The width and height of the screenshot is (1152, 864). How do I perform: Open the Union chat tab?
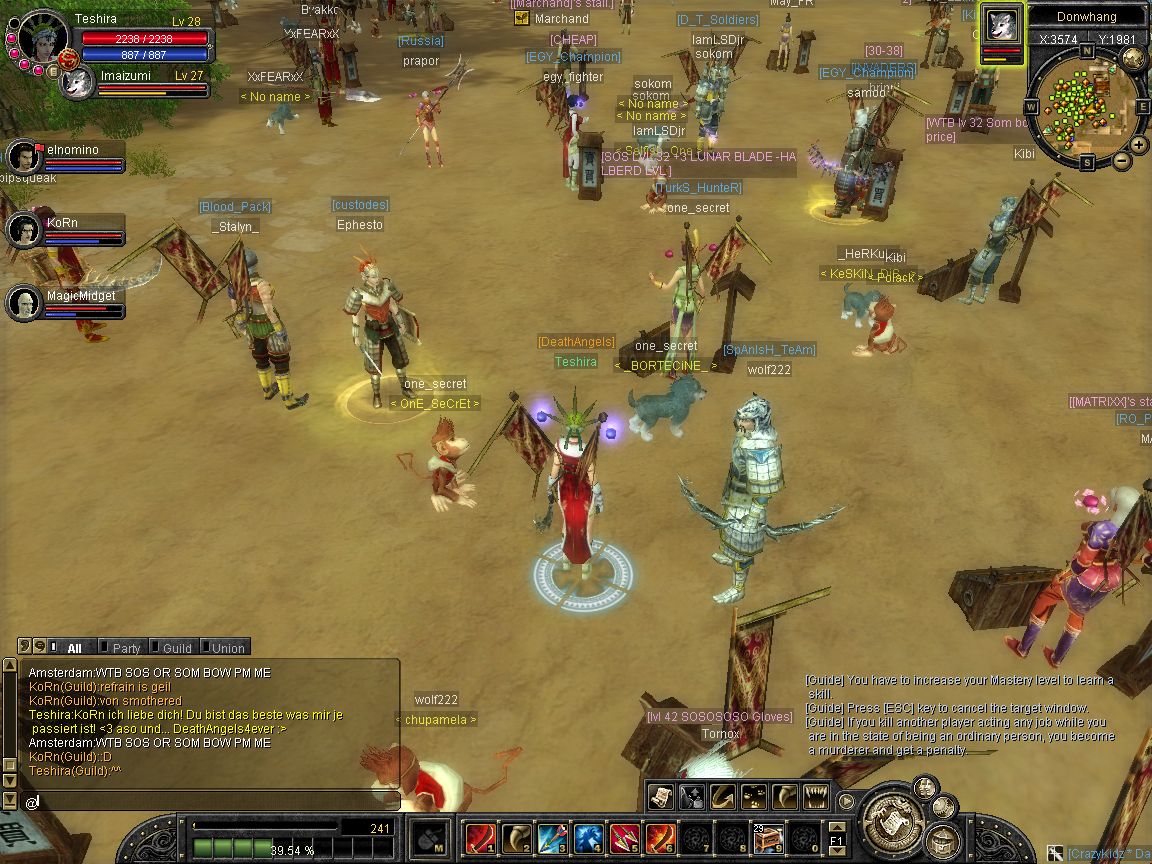pyautogui.click(x=226, y=648)
